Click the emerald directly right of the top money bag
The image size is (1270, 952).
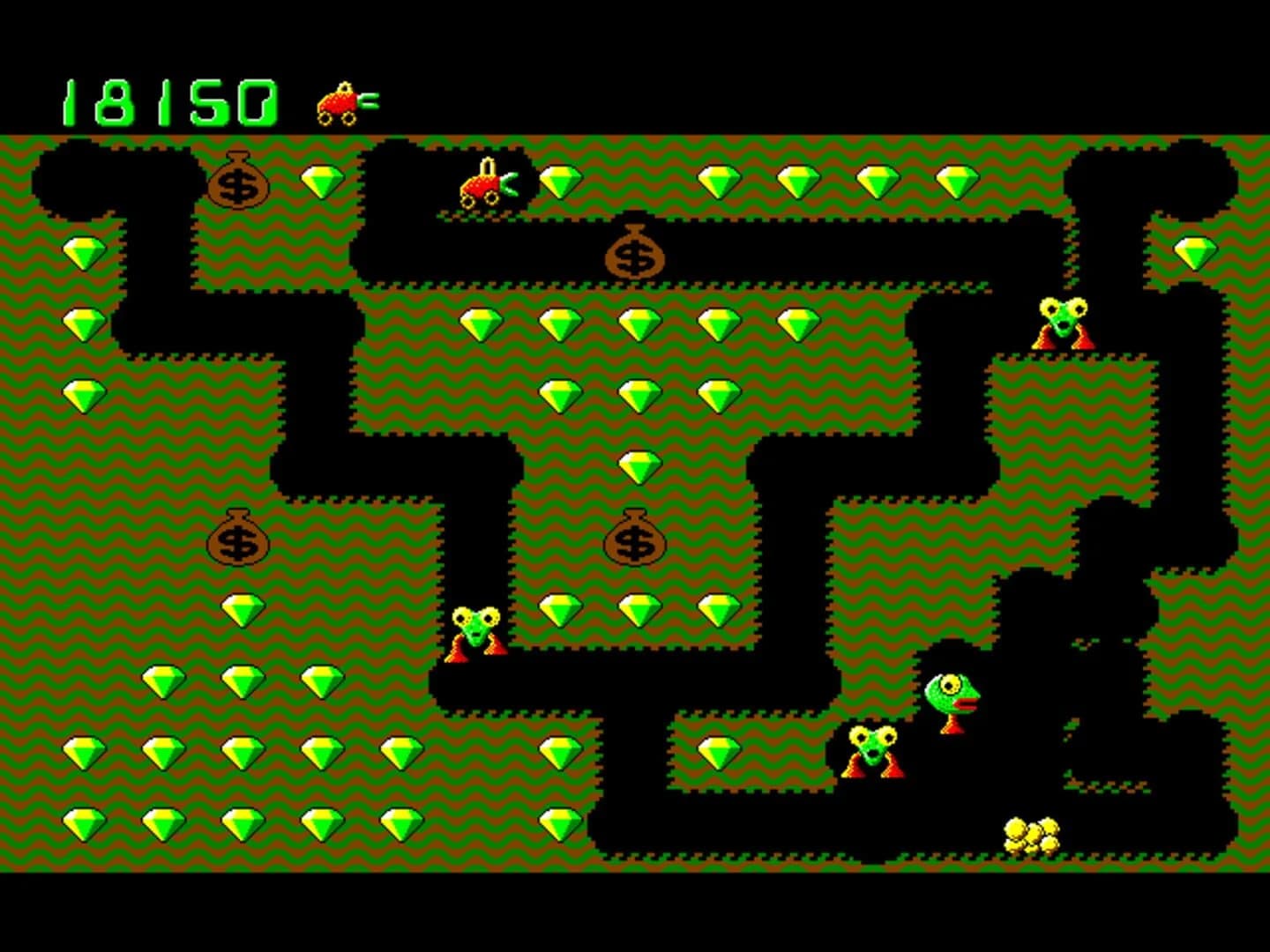click(322, 181)
